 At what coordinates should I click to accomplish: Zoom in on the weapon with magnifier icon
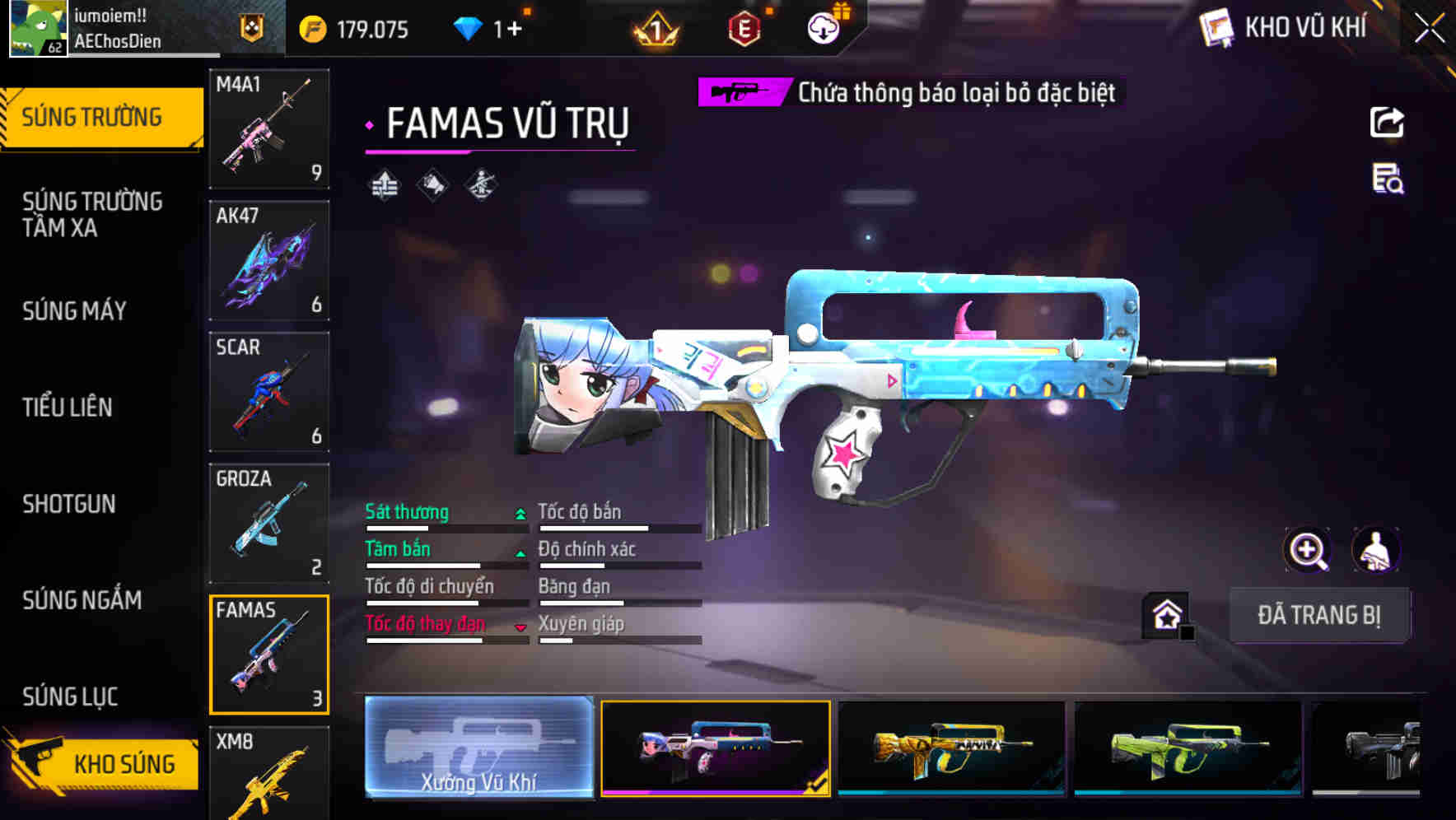click(x=1307, y=550)
